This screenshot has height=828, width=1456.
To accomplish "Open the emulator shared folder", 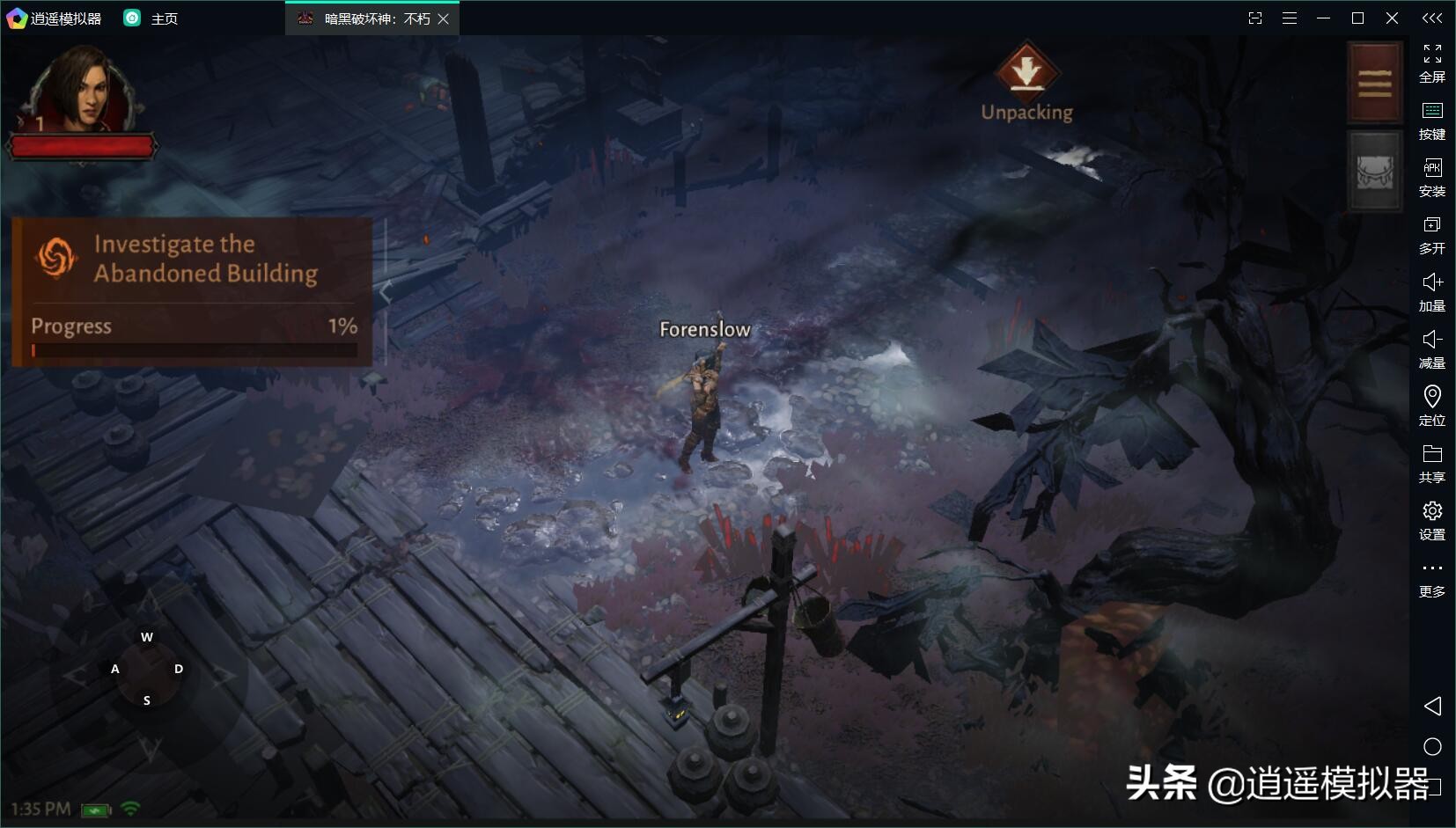I will pyautogui.click(x=1432, y=464).
